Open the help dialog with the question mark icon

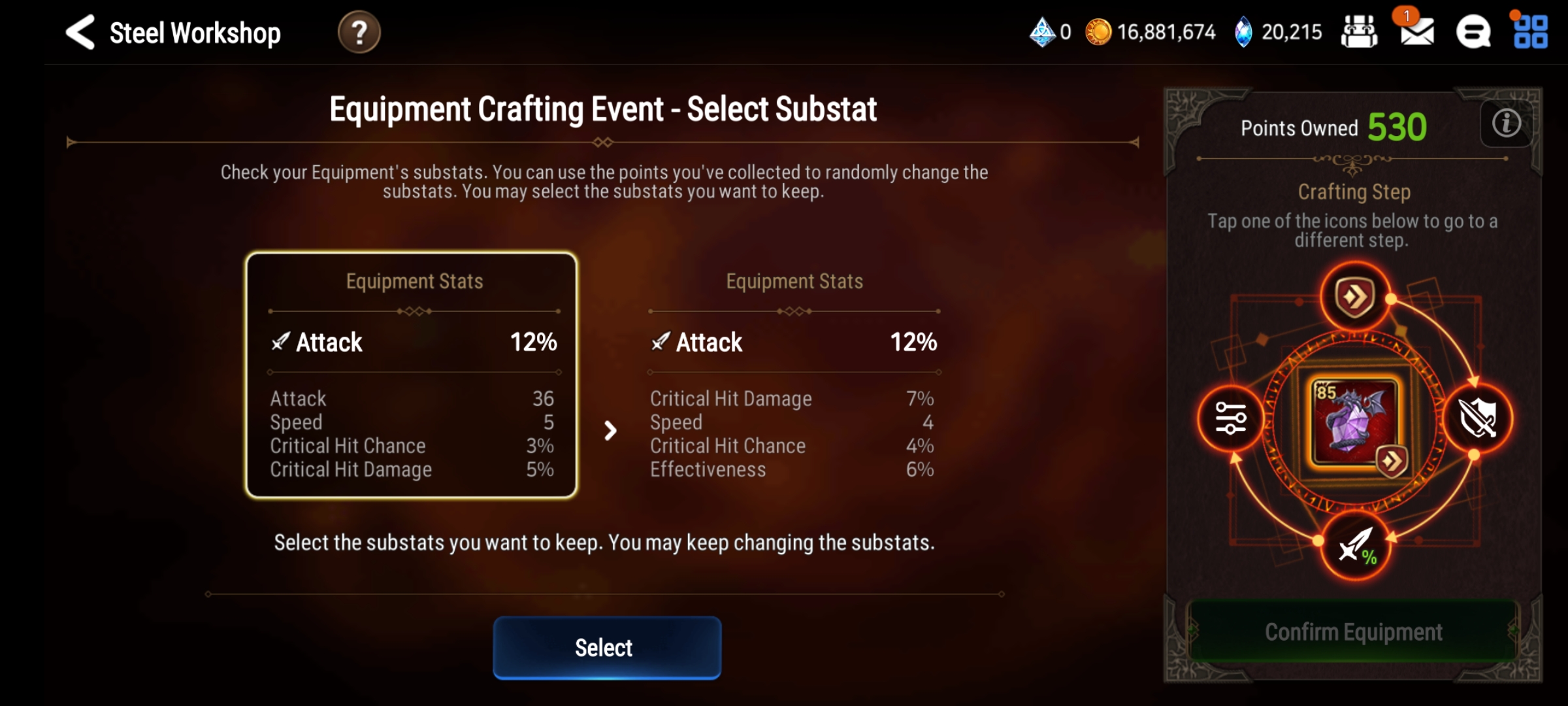click(x=358, y=31)
